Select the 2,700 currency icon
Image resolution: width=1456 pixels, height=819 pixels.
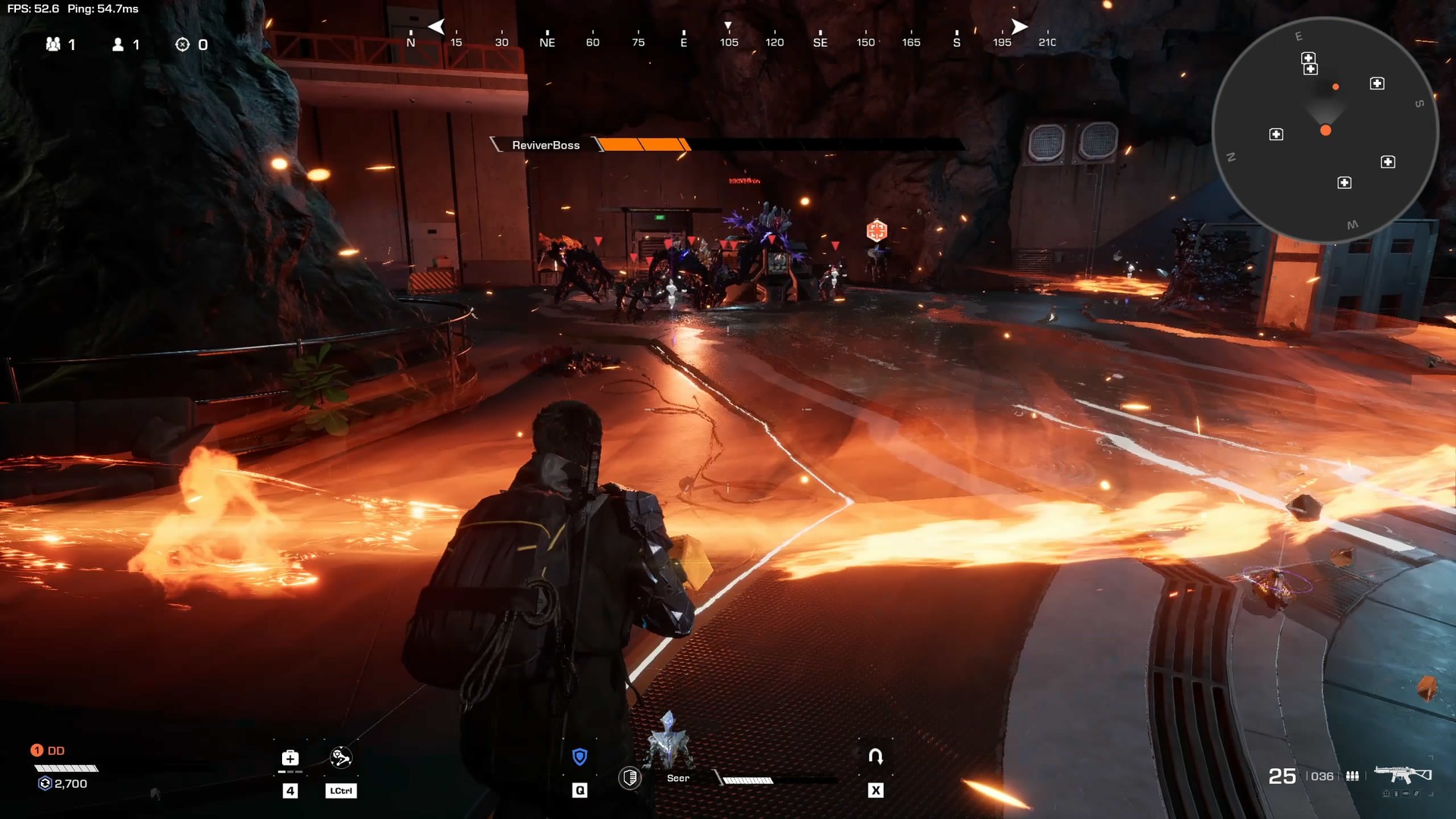(x=45, y=783)
